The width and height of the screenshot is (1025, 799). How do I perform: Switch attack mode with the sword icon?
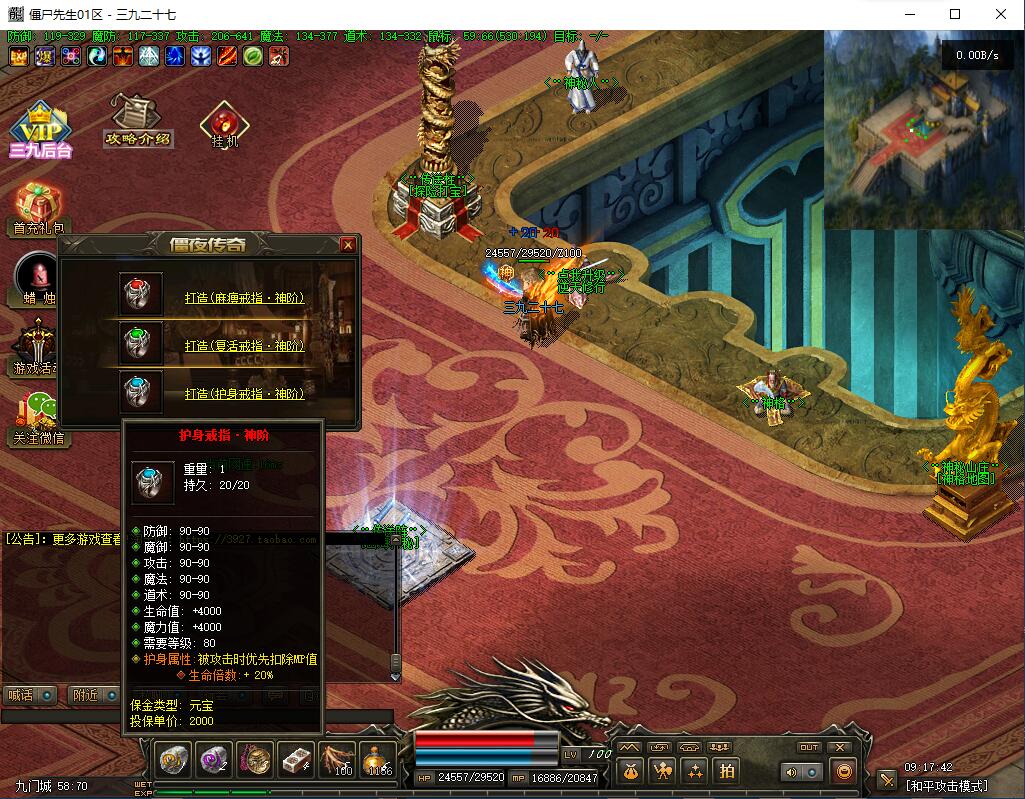click(x=886, y=780)
